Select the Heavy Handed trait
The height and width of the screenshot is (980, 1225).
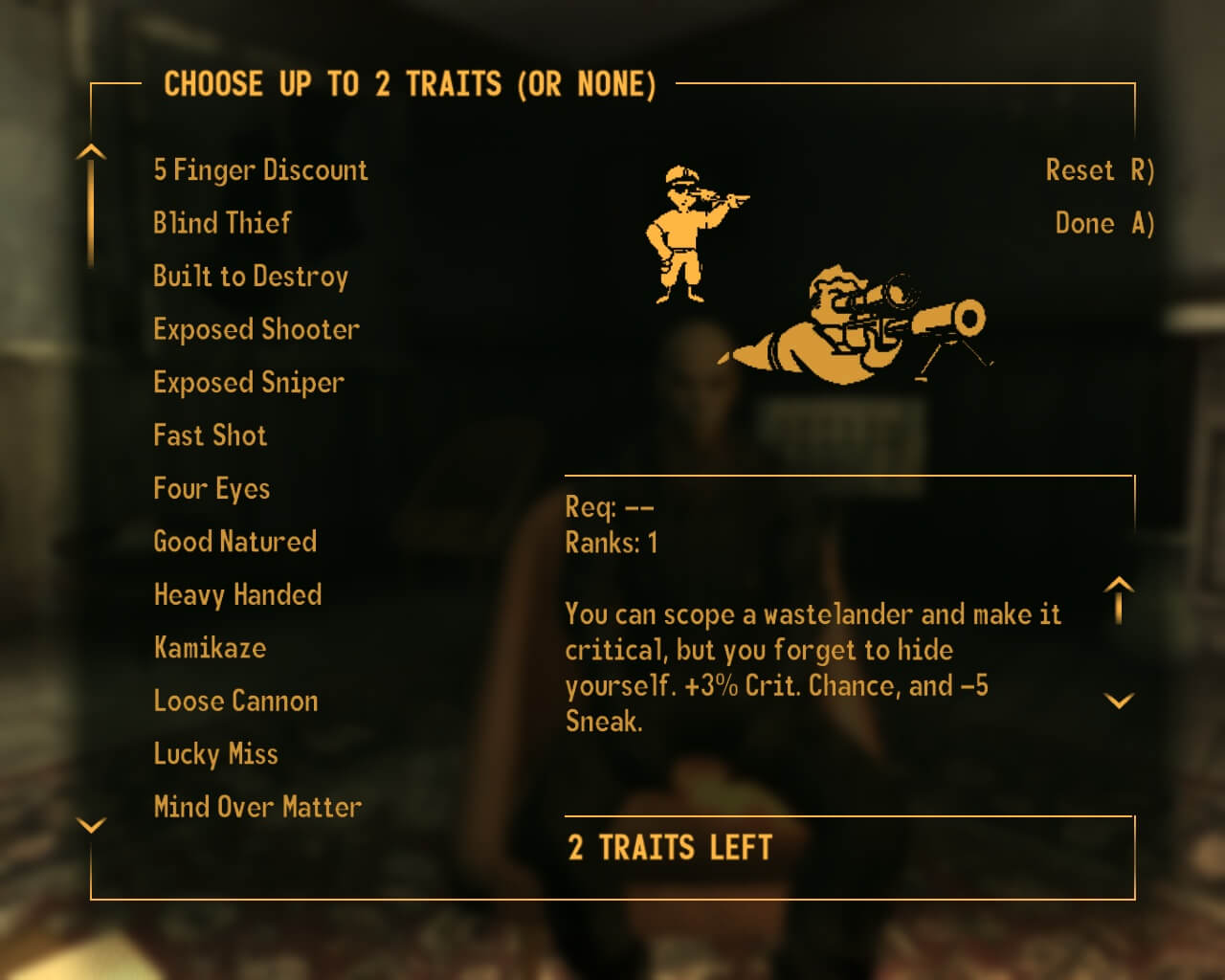[237, 594]
